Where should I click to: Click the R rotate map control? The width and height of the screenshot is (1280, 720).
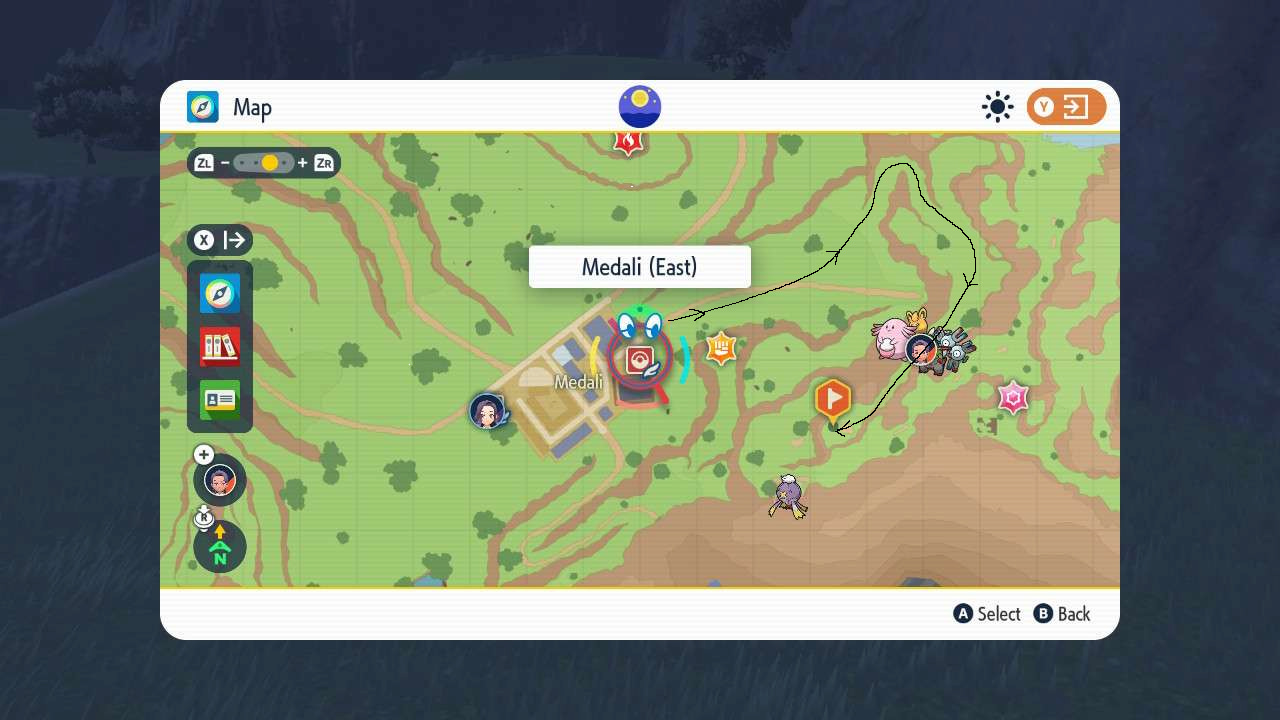tap(204, 516)
